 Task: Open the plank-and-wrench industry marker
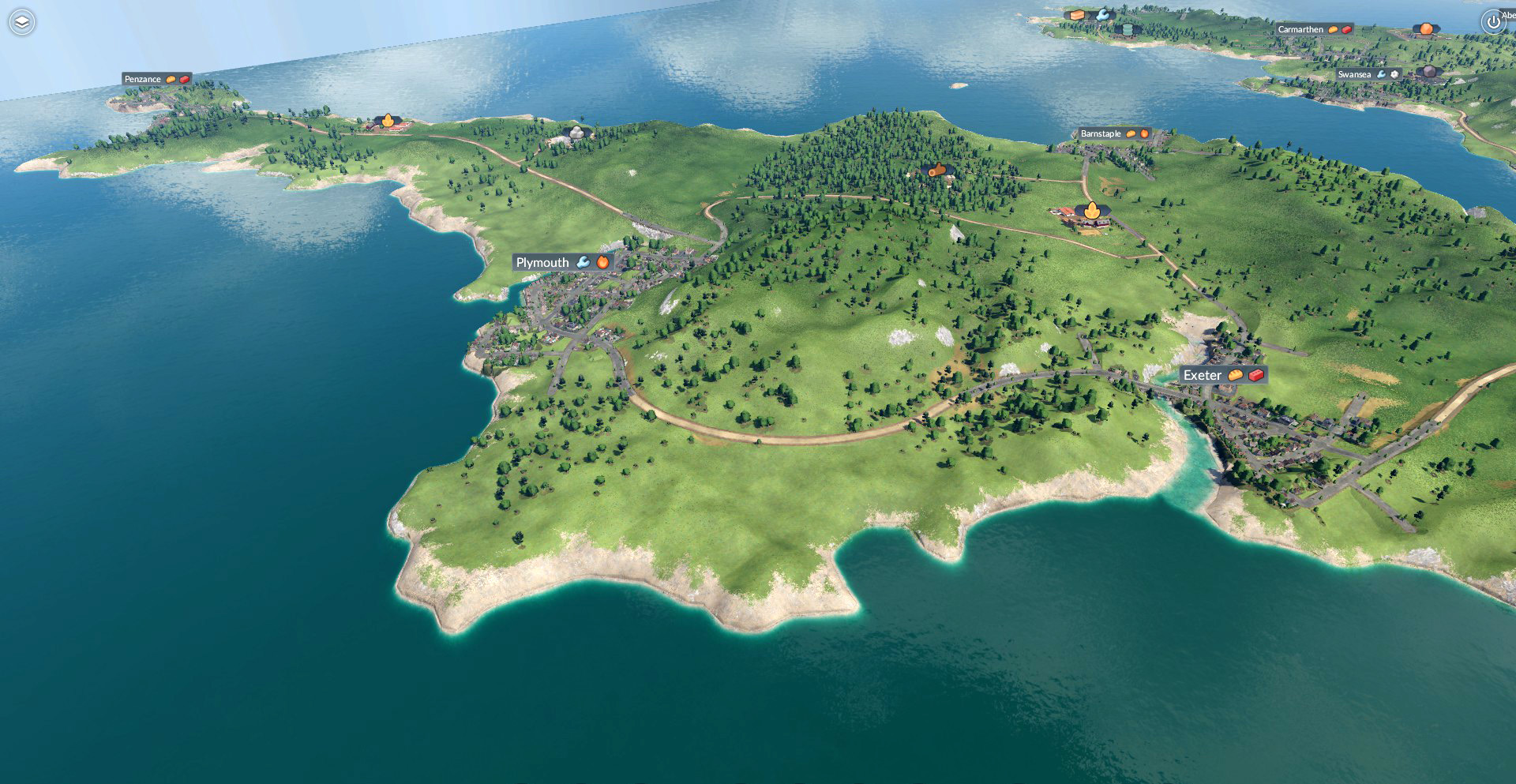coord(1088,14)
